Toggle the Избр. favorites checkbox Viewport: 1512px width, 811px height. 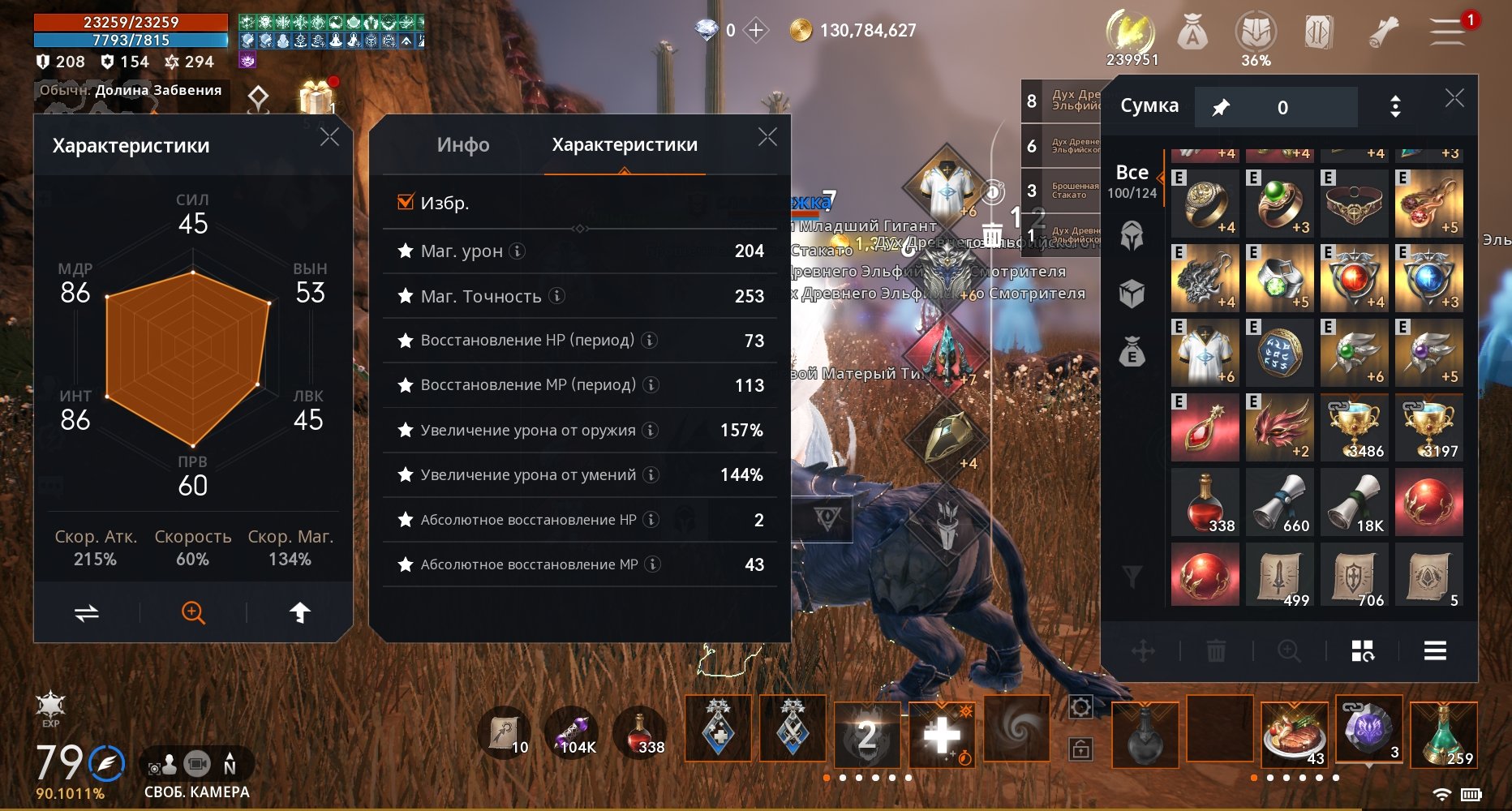(x=406, y=202)
